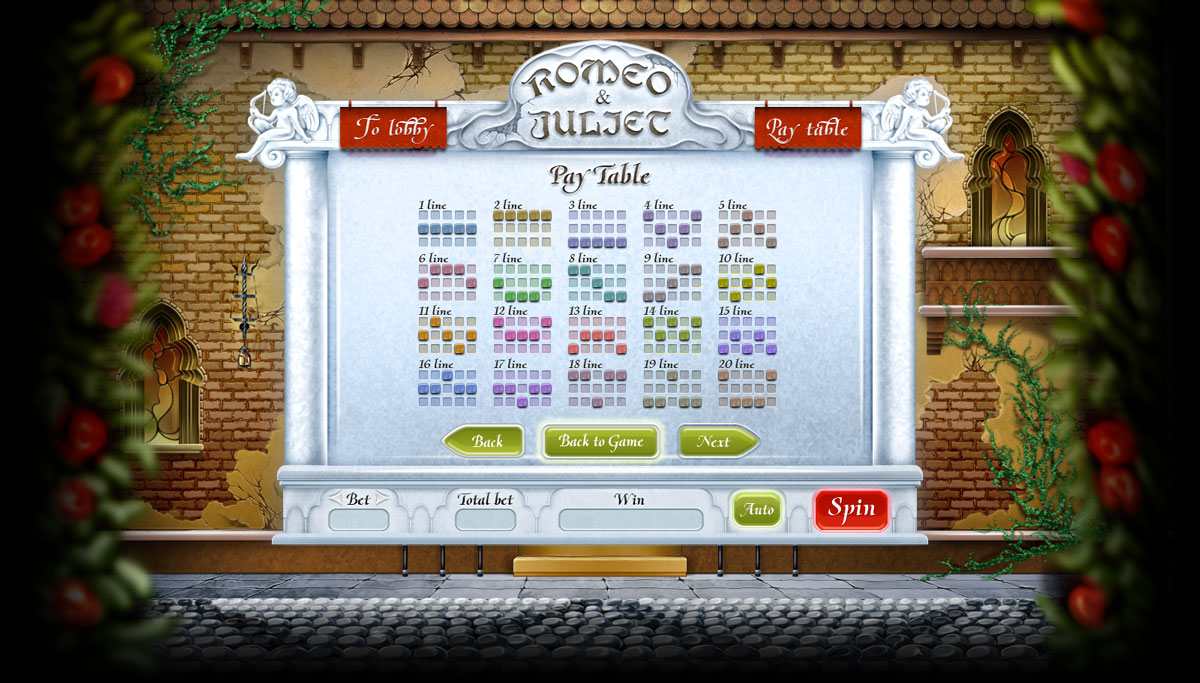Show the Next pay table page

click(716, 441)
